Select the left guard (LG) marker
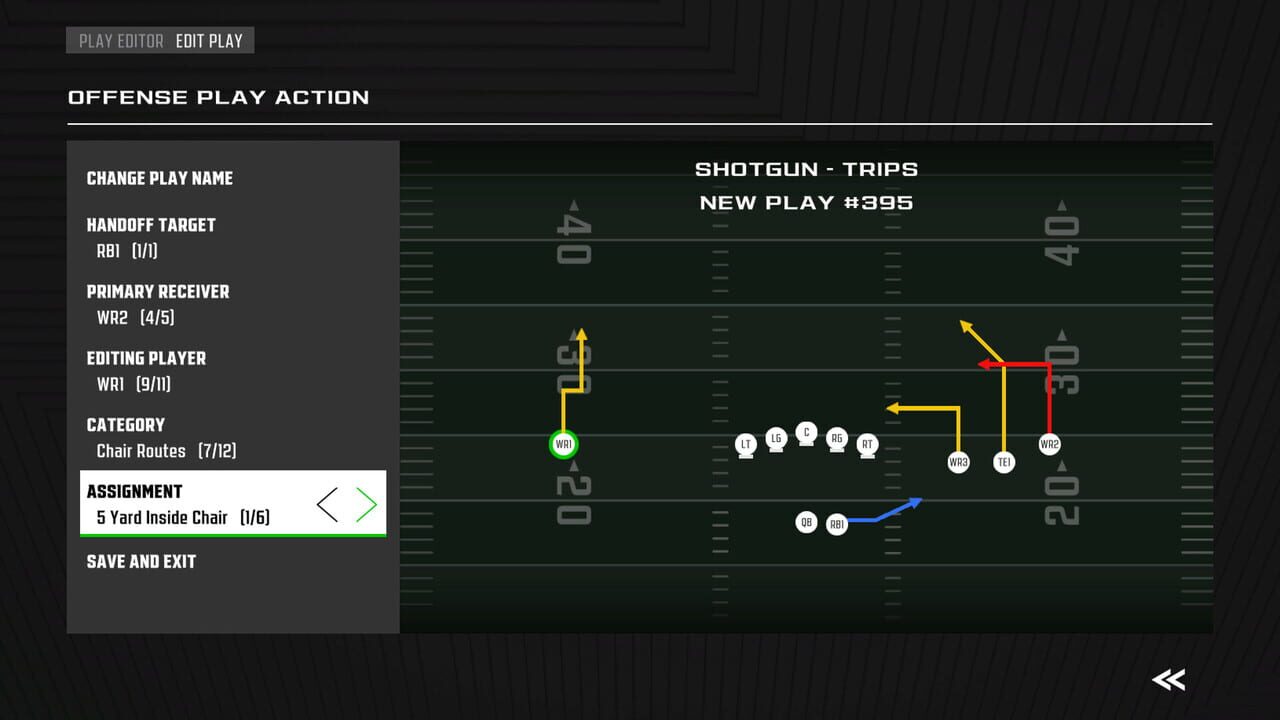 [x=776, y=439]
